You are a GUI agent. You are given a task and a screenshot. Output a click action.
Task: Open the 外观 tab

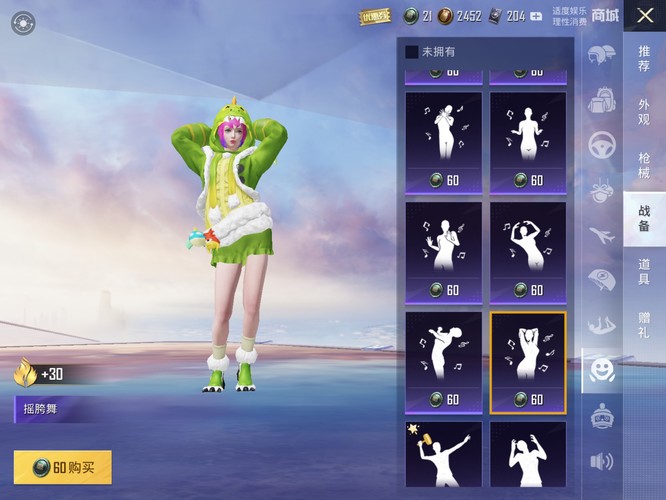pos(644,110)
